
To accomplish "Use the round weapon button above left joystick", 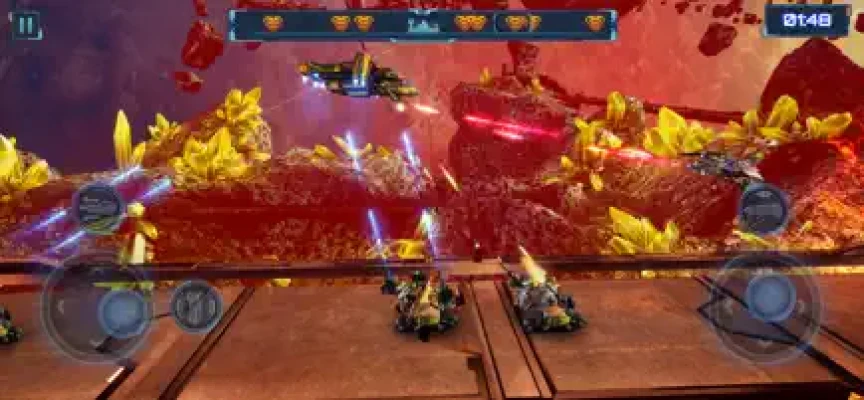I will [x=99, y=206].
